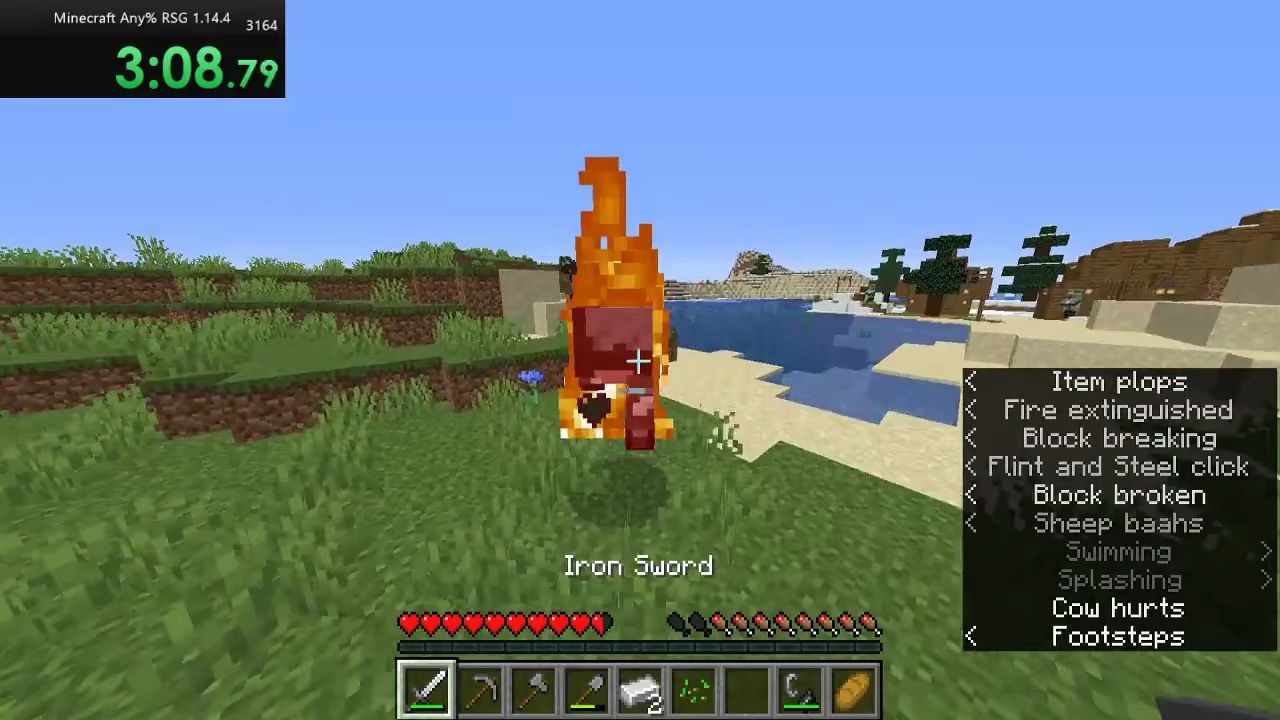Click the green experience bar
Image resolution: width=1280 pixels, height=720 pixels.
[x=640, y=646]
